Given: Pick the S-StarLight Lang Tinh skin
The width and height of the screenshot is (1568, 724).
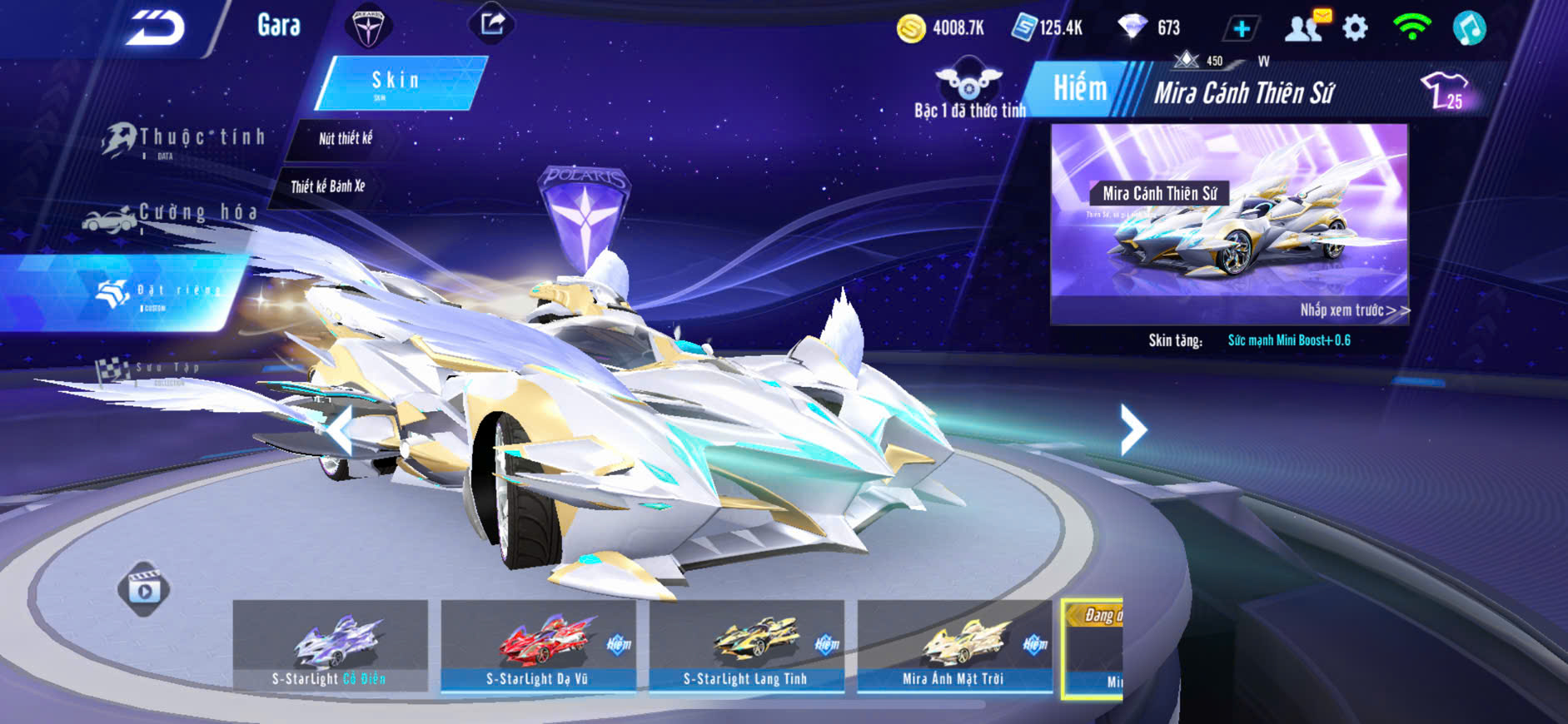Looking at the screenshot, I should (x=746, y=646).
